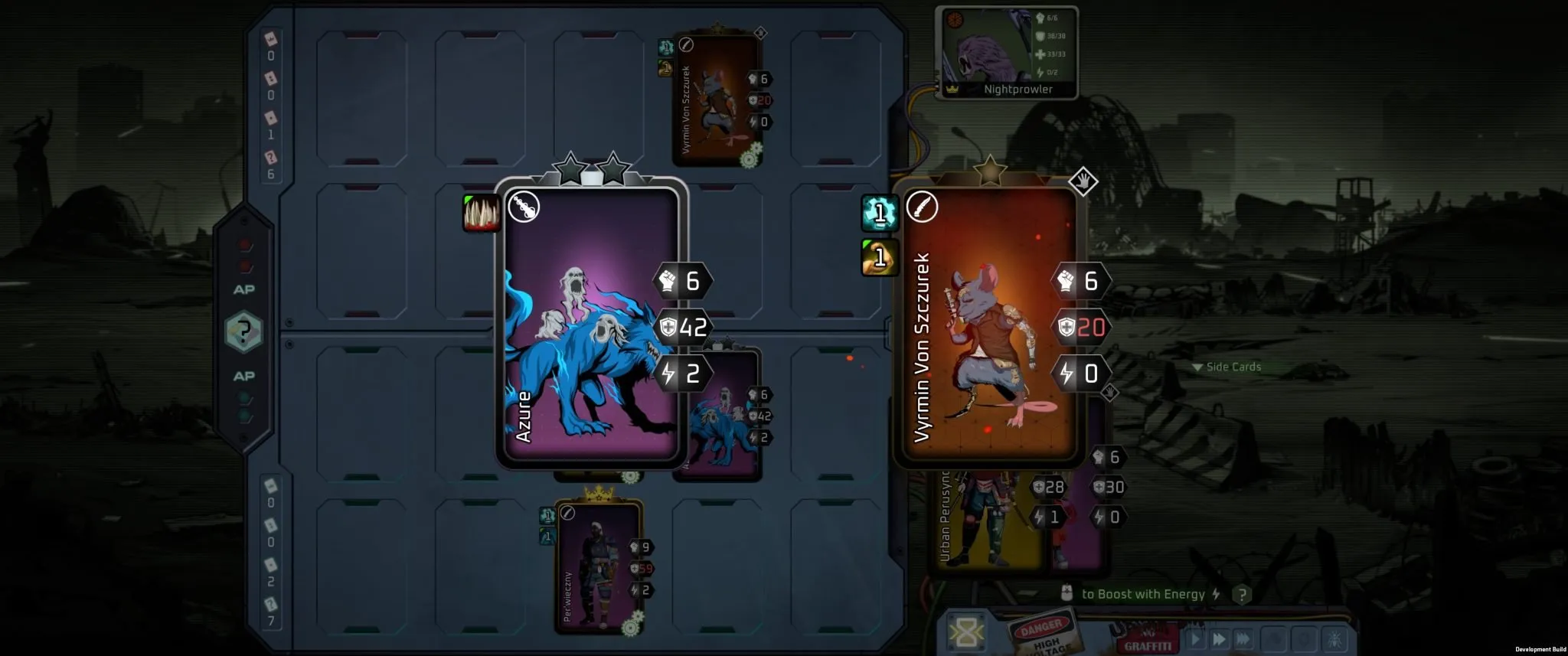
Task: Select the Urban Perusync card
Action: (984, 521)
